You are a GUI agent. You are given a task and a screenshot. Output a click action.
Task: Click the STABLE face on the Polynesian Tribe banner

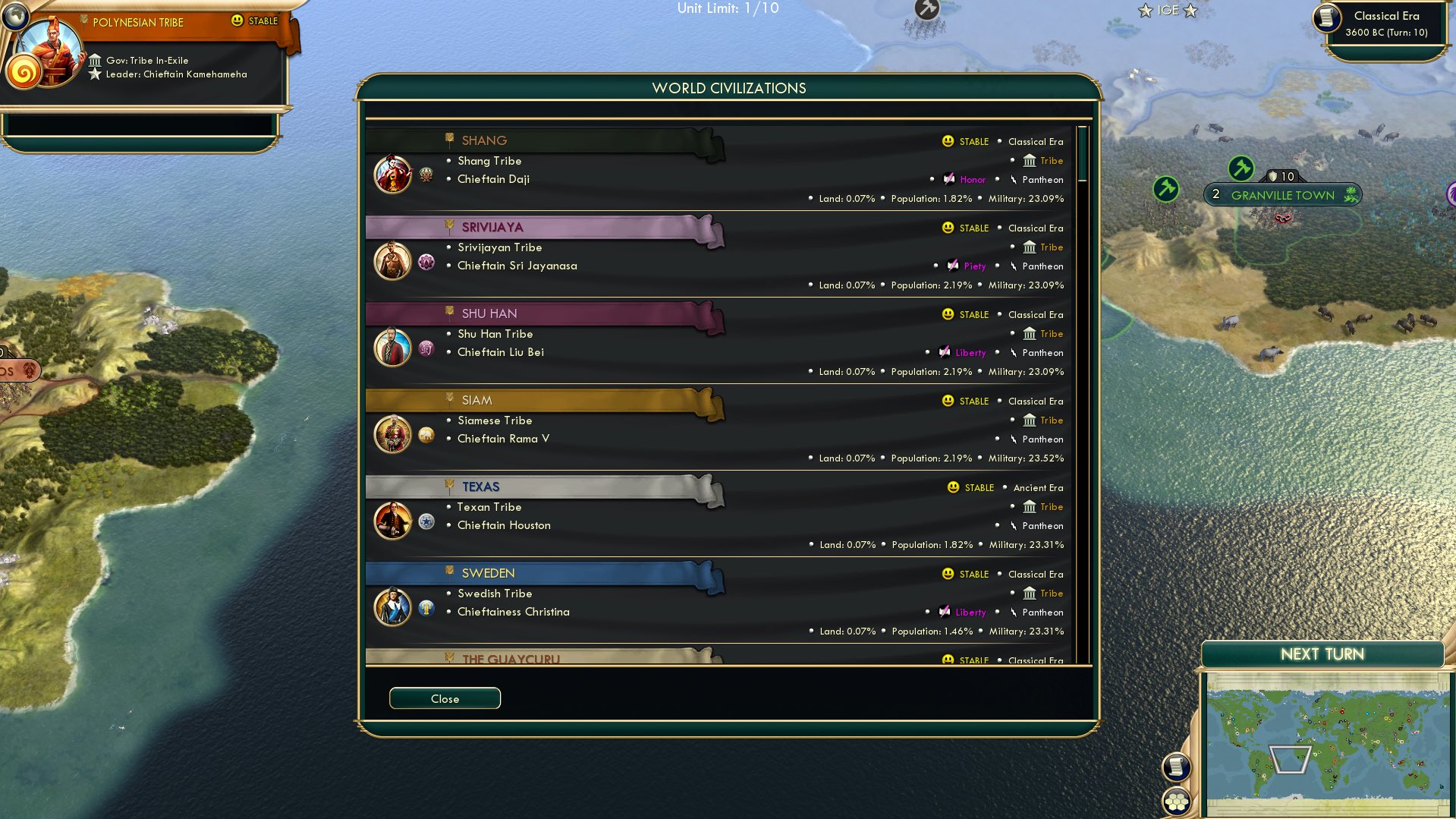click(x=237, y=20)
